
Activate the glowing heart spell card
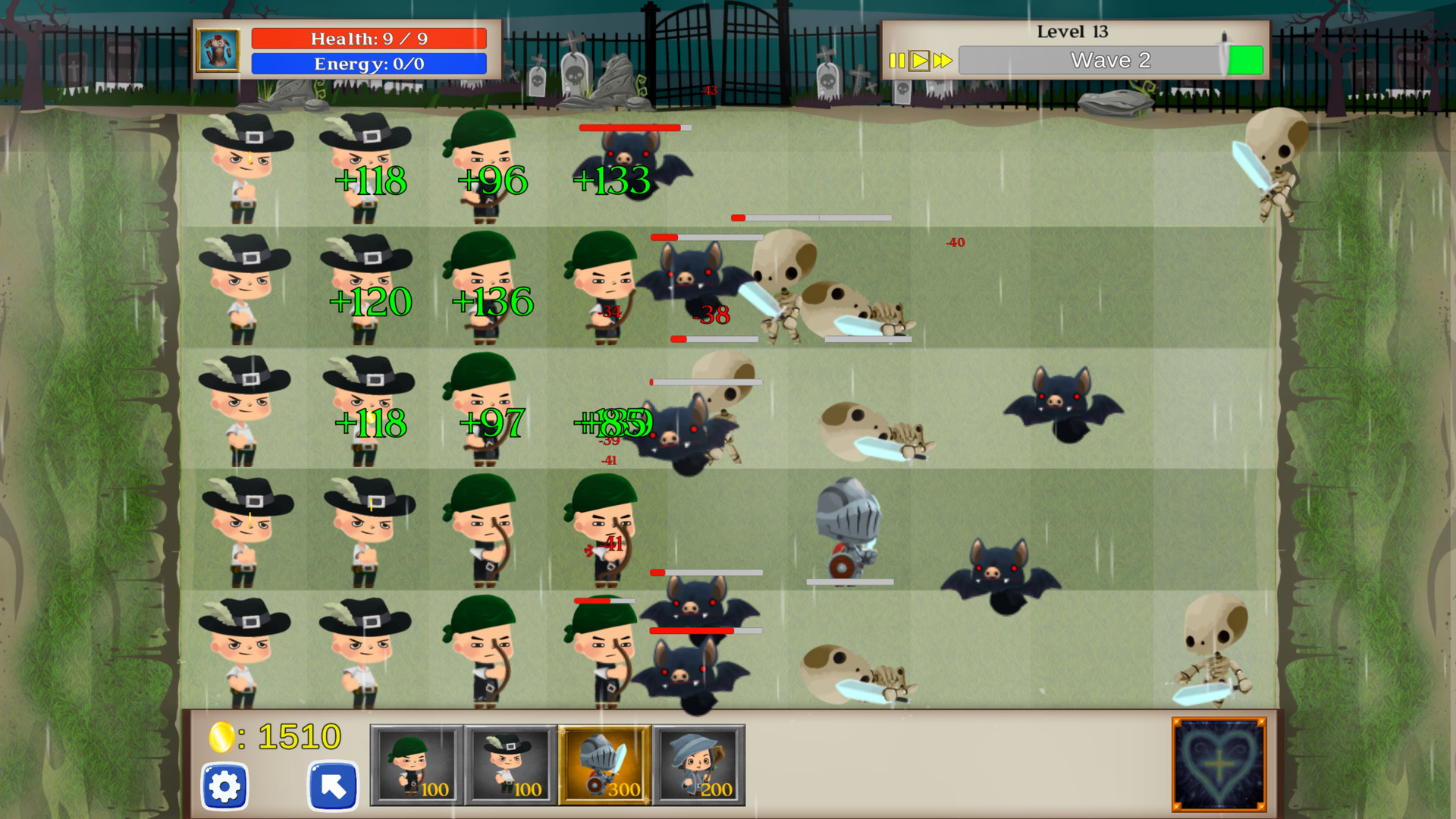1217,764
